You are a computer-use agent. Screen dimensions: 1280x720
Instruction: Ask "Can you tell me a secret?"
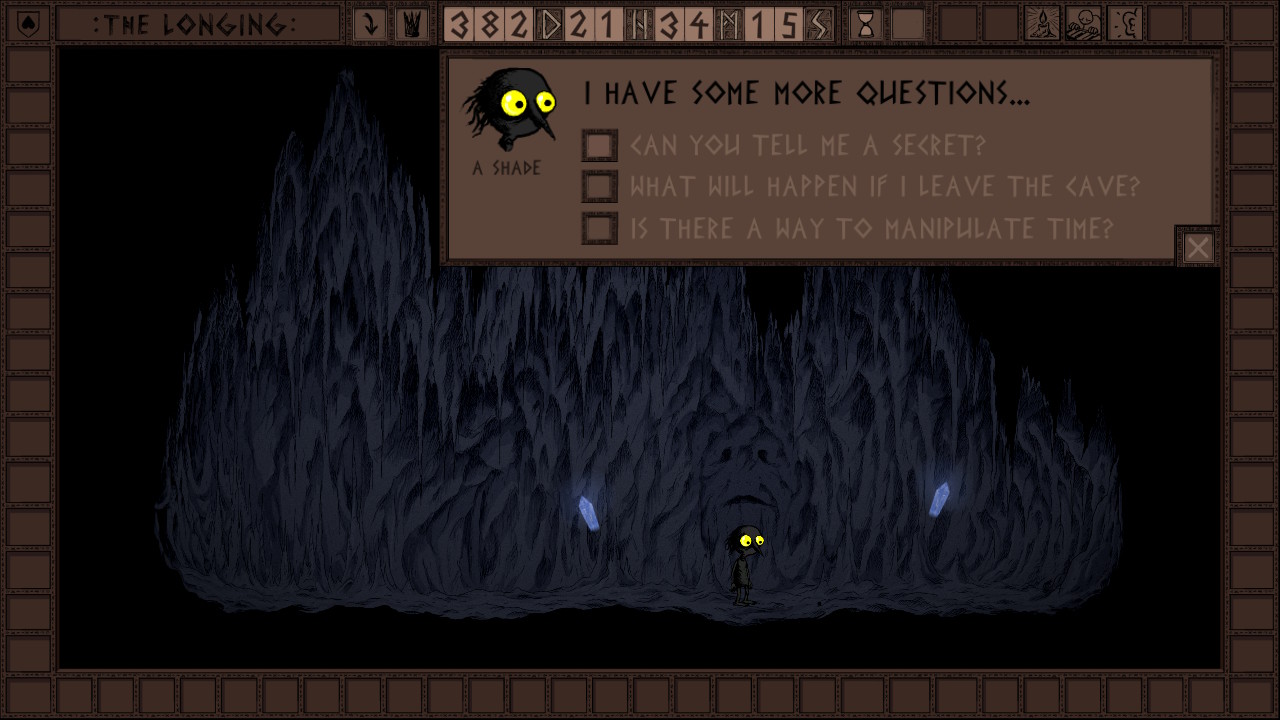600,146
